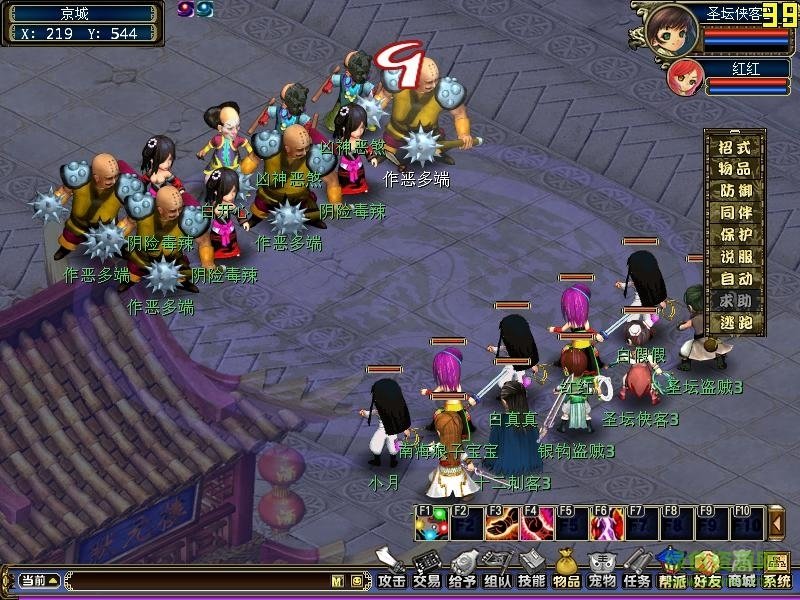
Task: Choose the 保护 protect command
Action: (x=735, y=234)
